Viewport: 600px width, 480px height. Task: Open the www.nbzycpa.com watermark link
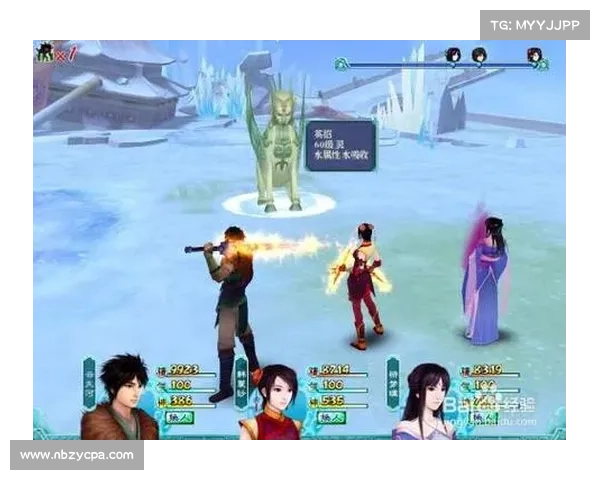pos(76,455)
